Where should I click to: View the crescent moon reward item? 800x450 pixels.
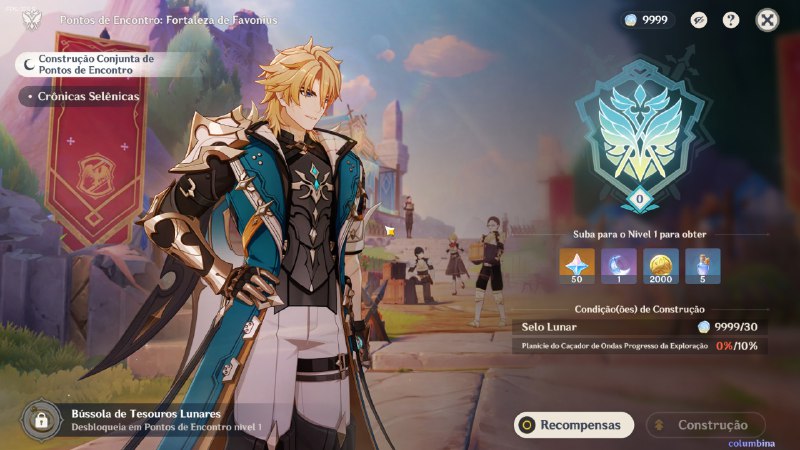click(x=619, y=266)
